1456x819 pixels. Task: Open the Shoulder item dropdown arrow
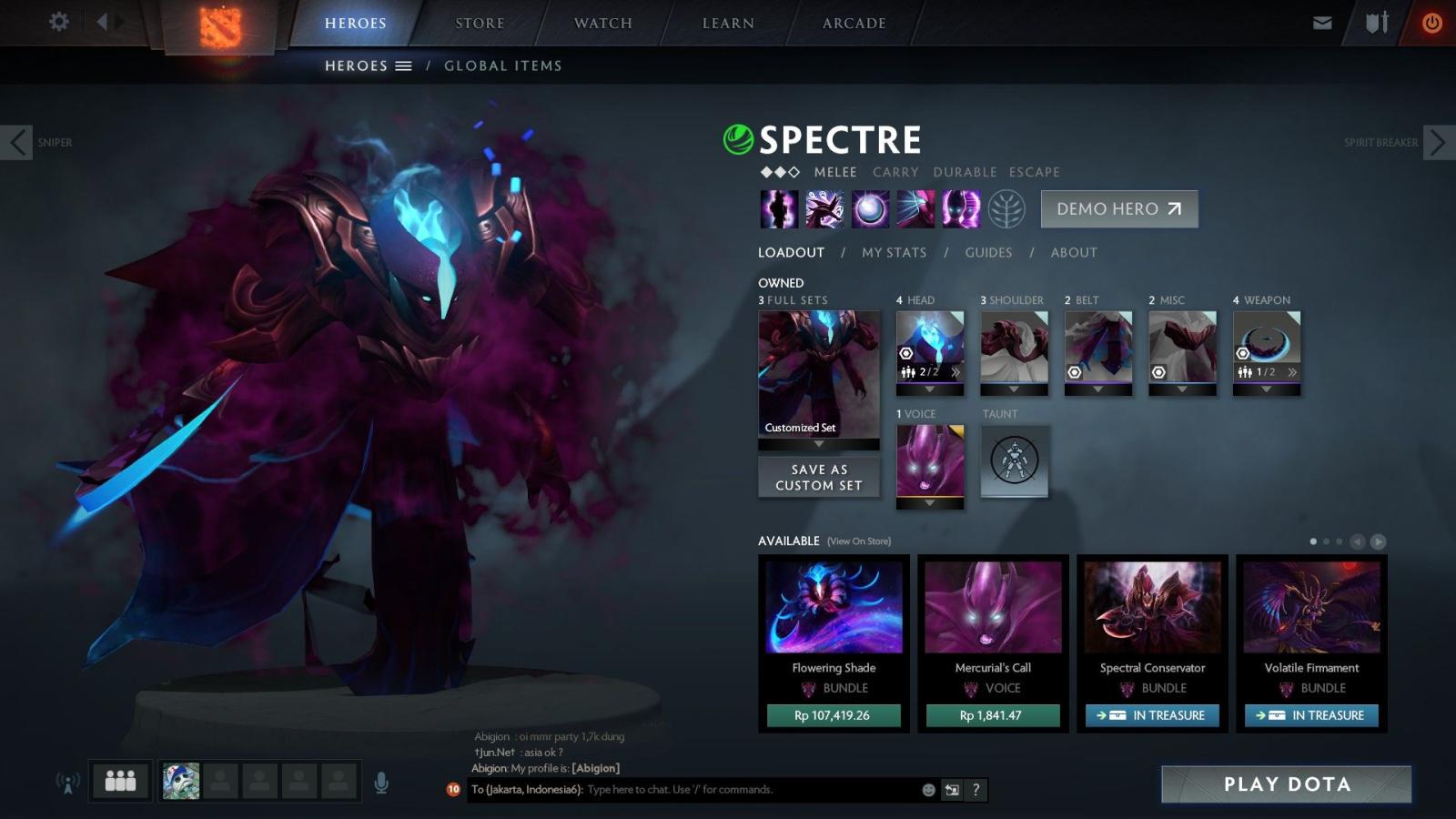(x=1014, y=389)
